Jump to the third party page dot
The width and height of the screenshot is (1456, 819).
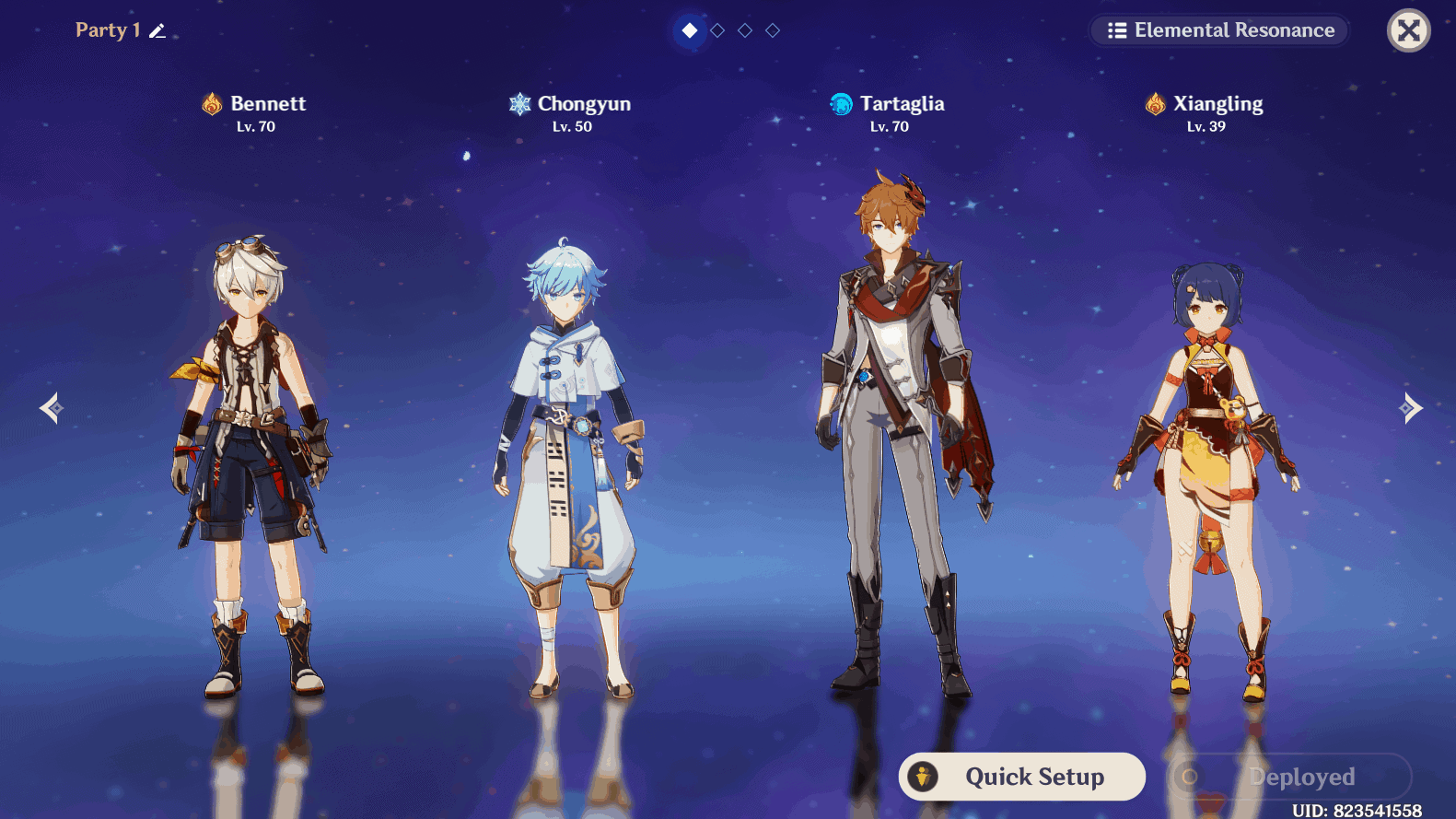click(745, 30)
